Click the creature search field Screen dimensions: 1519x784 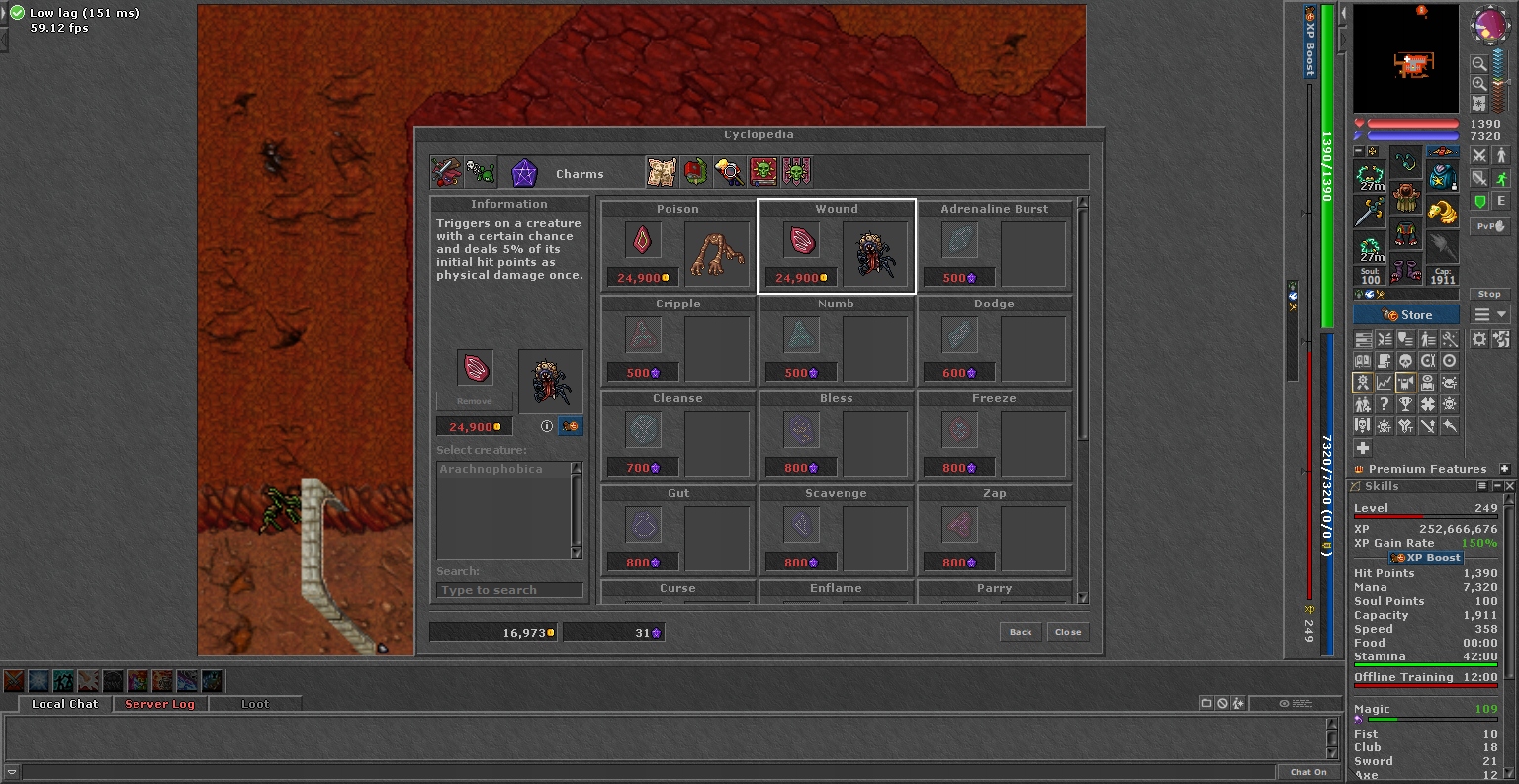pos(509,590)
